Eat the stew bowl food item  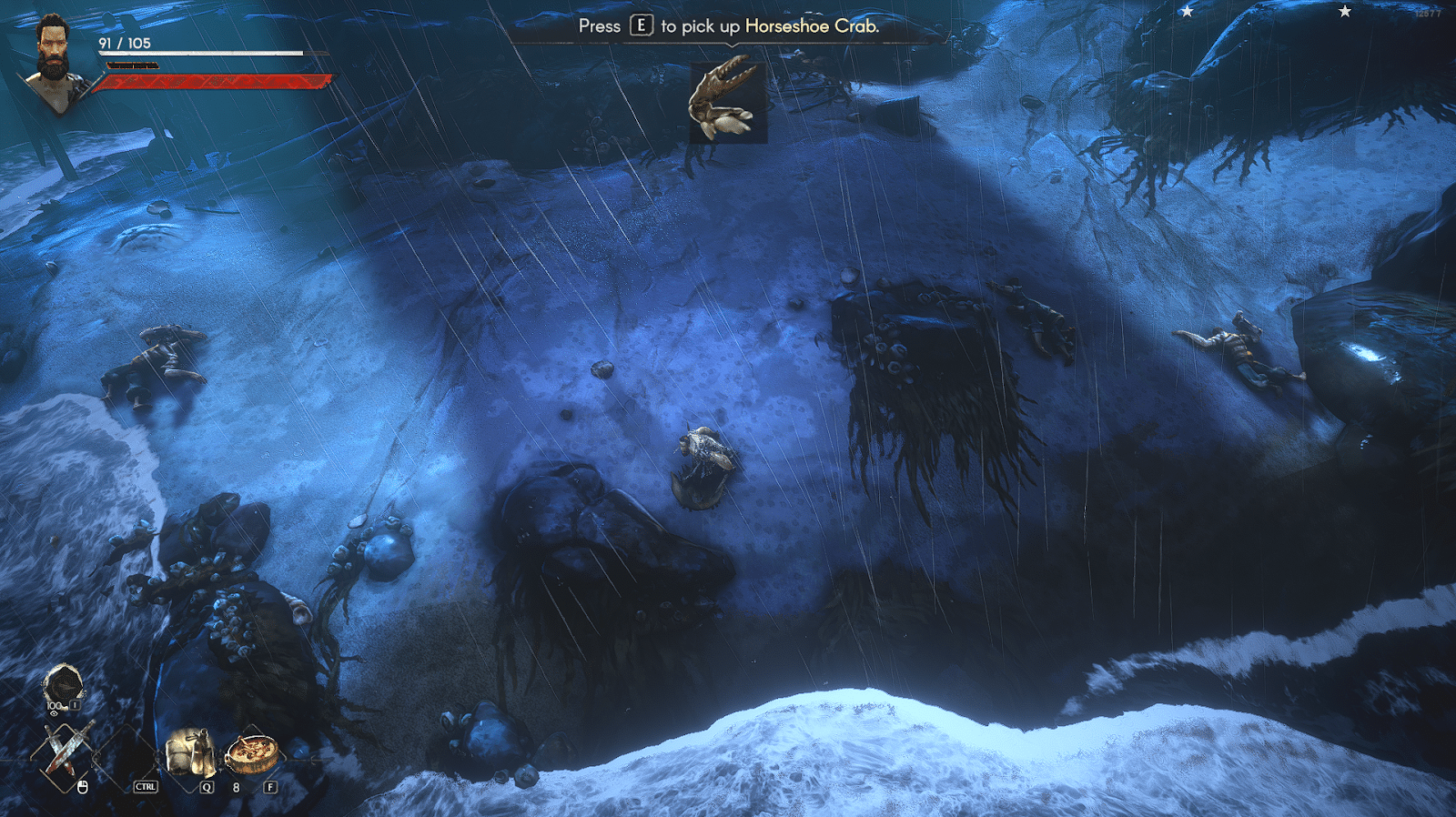point(251,751)
